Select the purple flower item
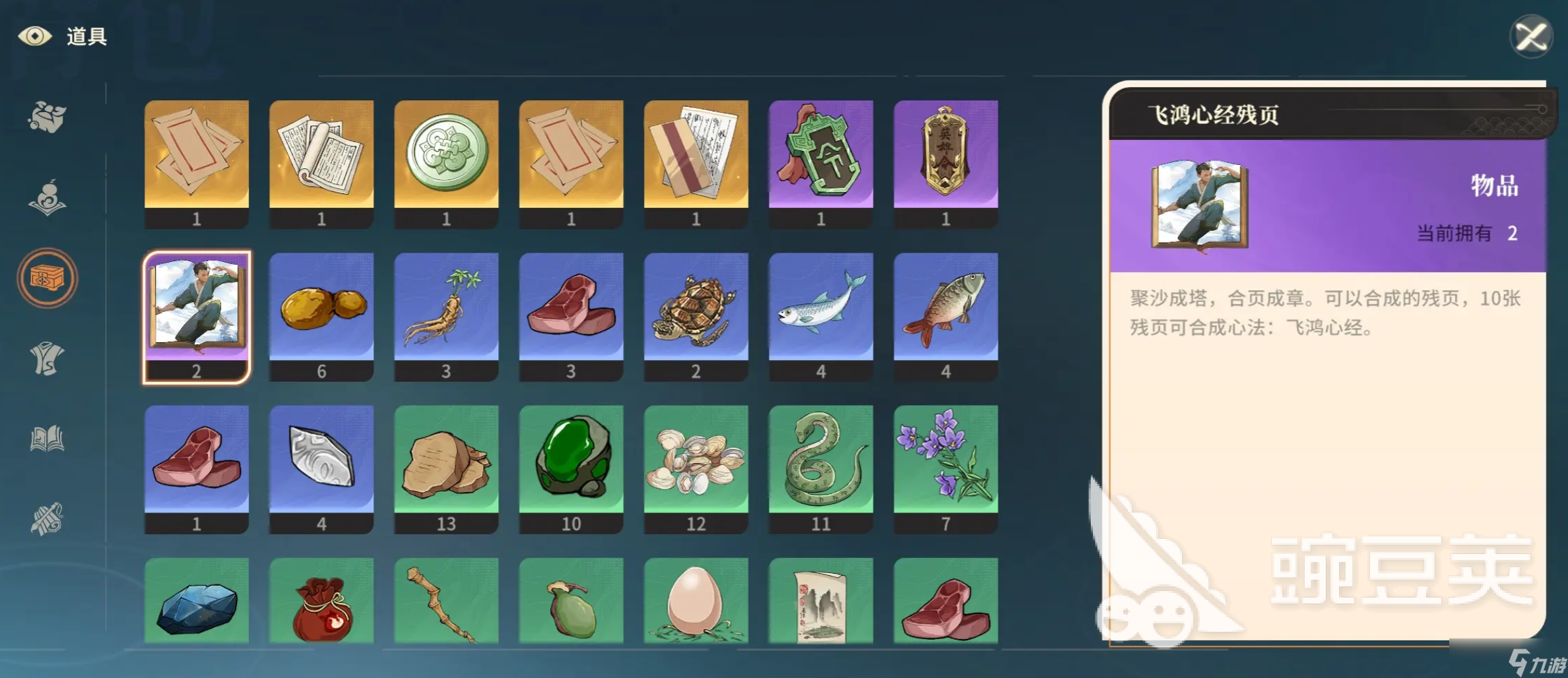Image resolution: width=1568 pixels, height=678 pixels. 946,460
